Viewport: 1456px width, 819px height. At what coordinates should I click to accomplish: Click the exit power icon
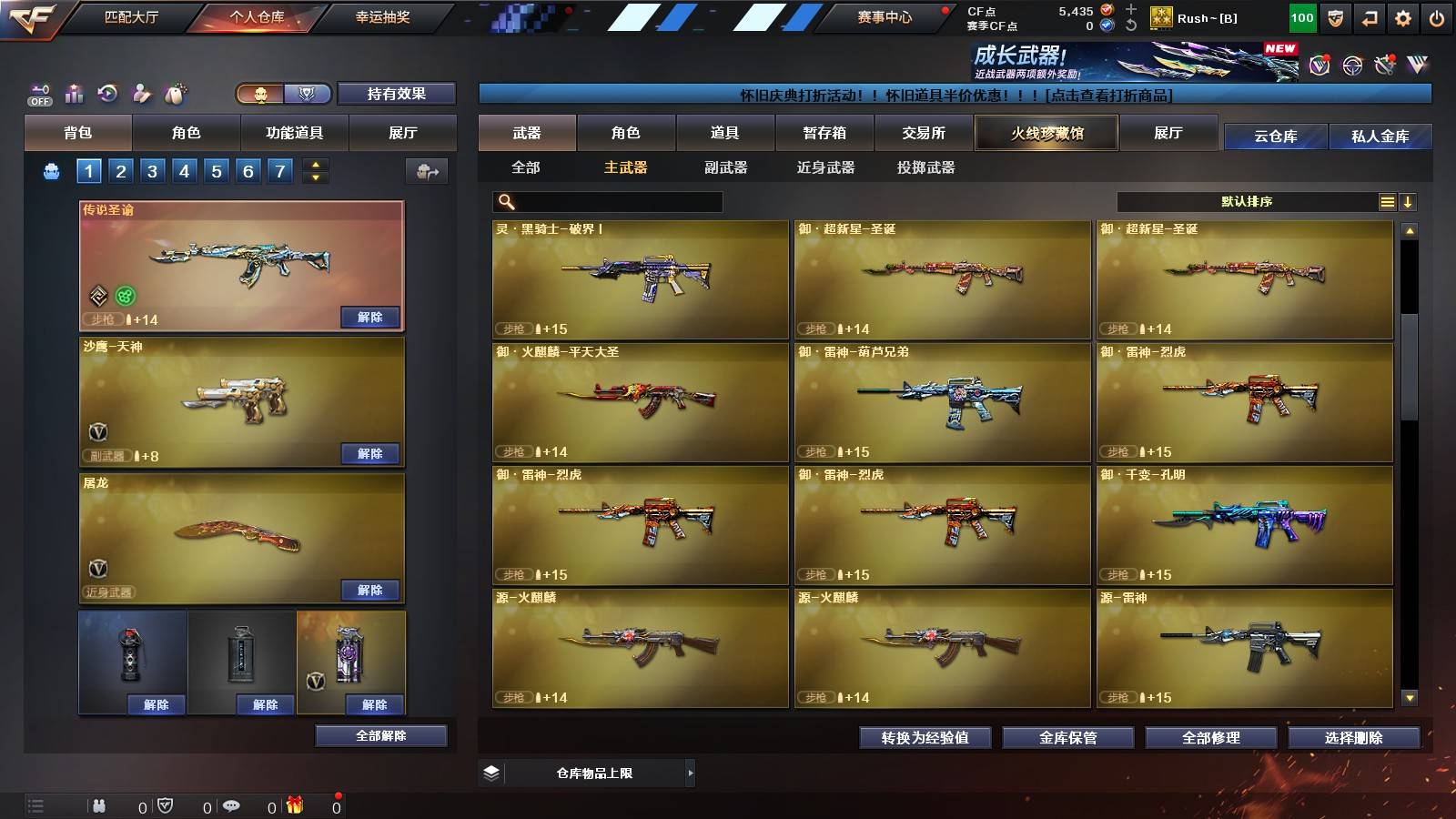coord(1438,17)
